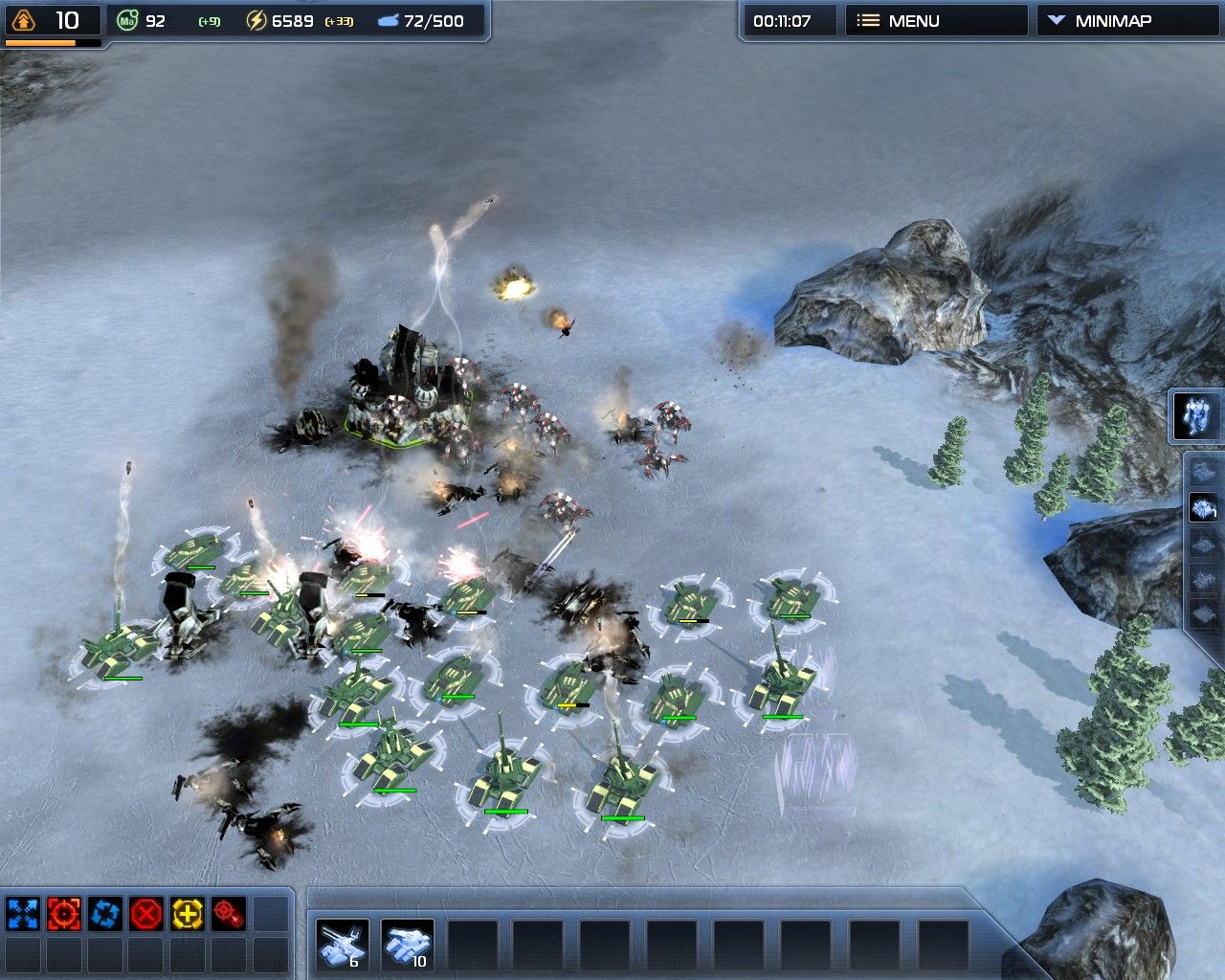The width and height of the screenshot is (1225, 980).
Task: Open the research points panel
Action: coord(52,21)
